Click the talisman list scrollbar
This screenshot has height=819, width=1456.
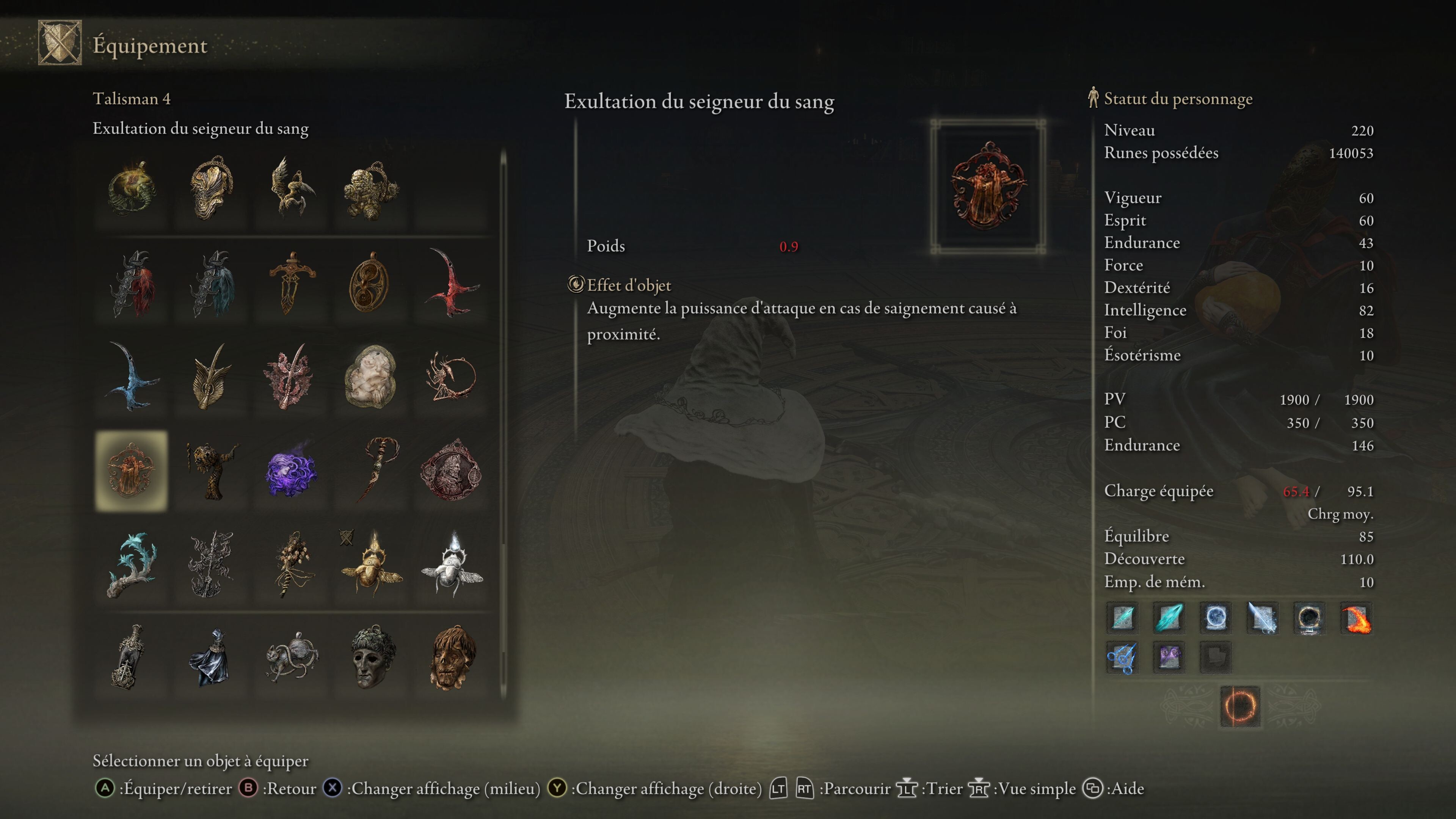click(503, 424)
